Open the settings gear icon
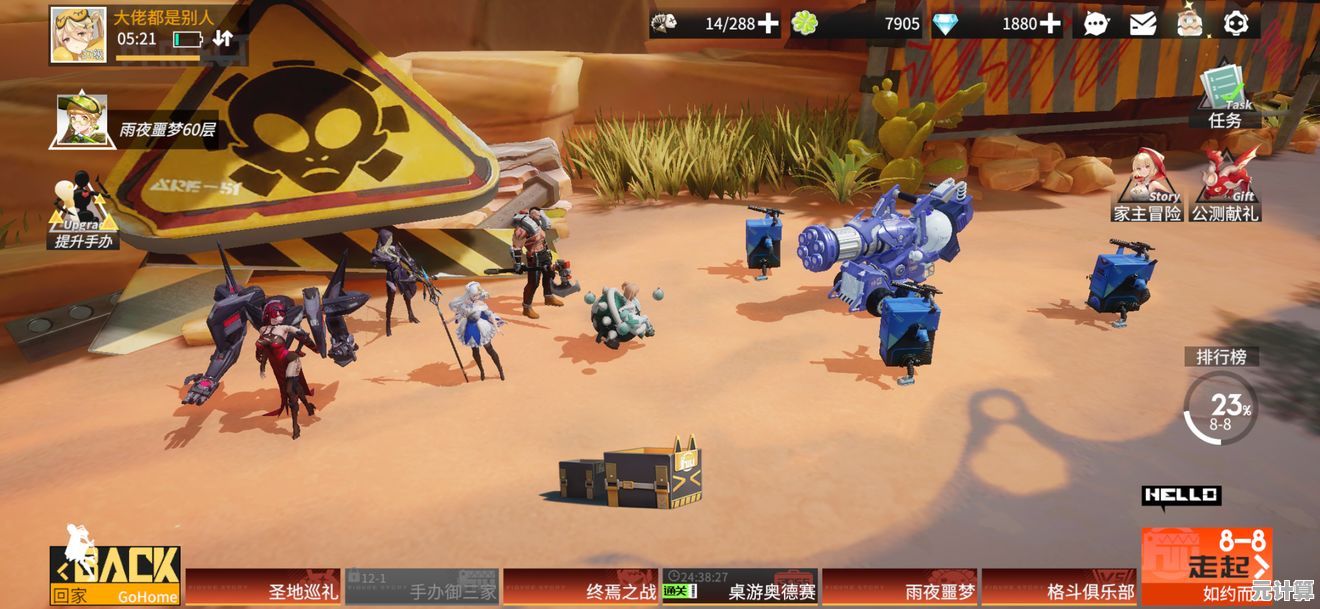 [x=1236, y=23]
